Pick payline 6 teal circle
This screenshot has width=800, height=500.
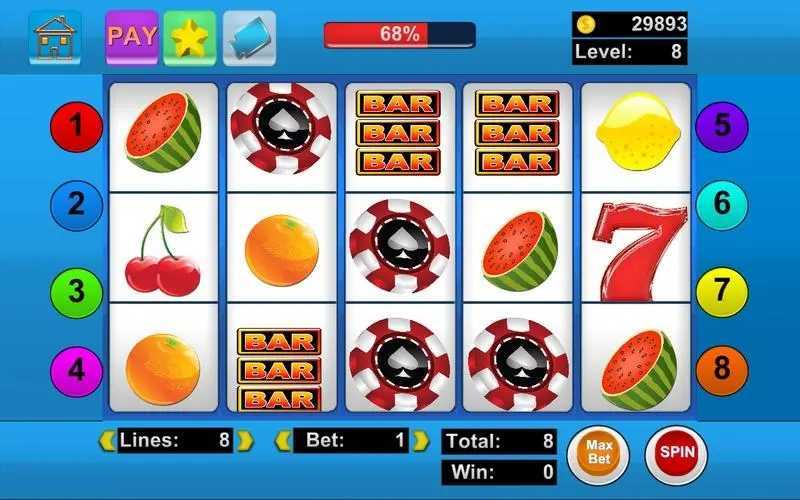click(x=722, y=205)
